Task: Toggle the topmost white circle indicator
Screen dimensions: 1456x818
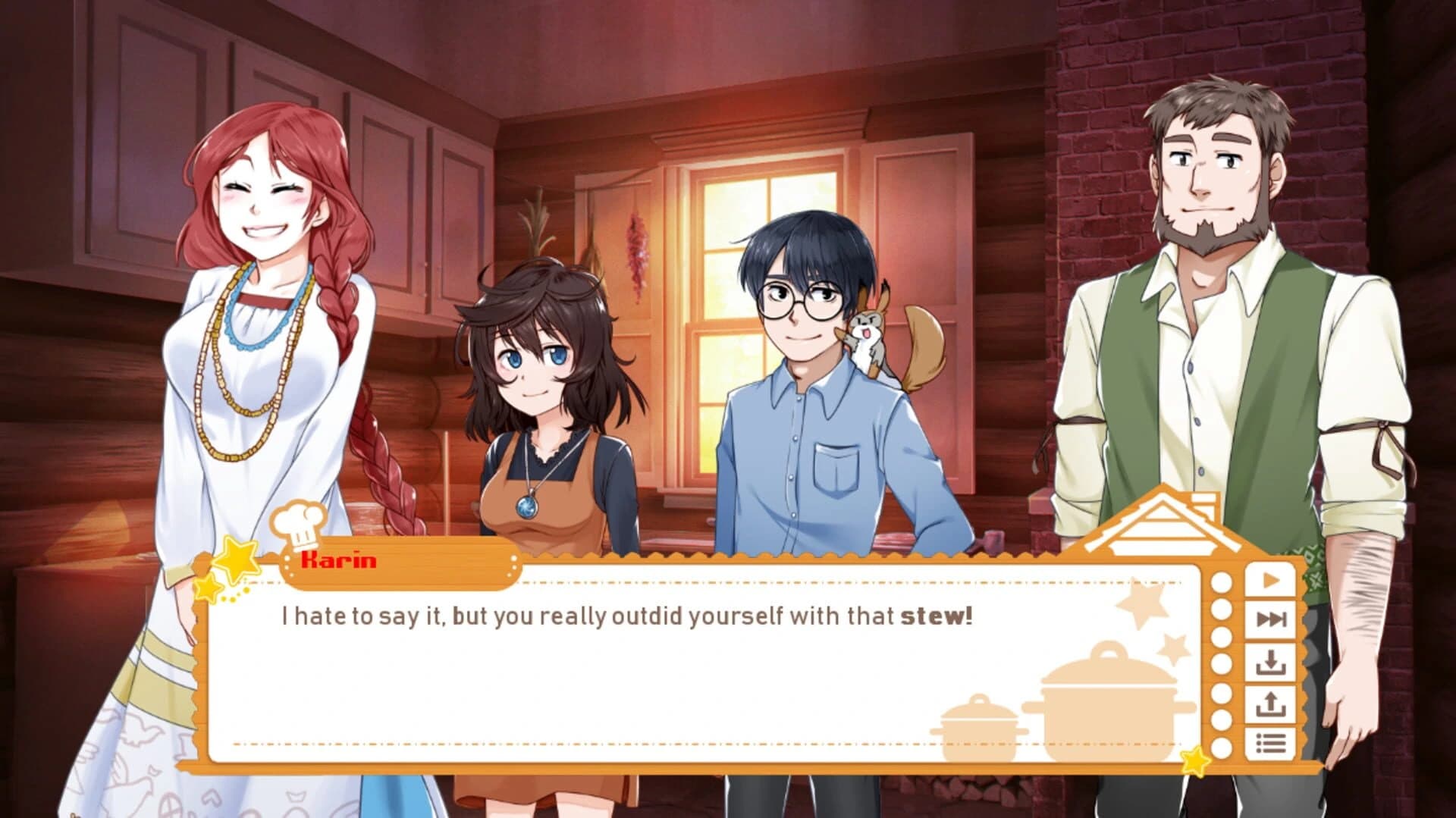Action: tap(1220, 583)
